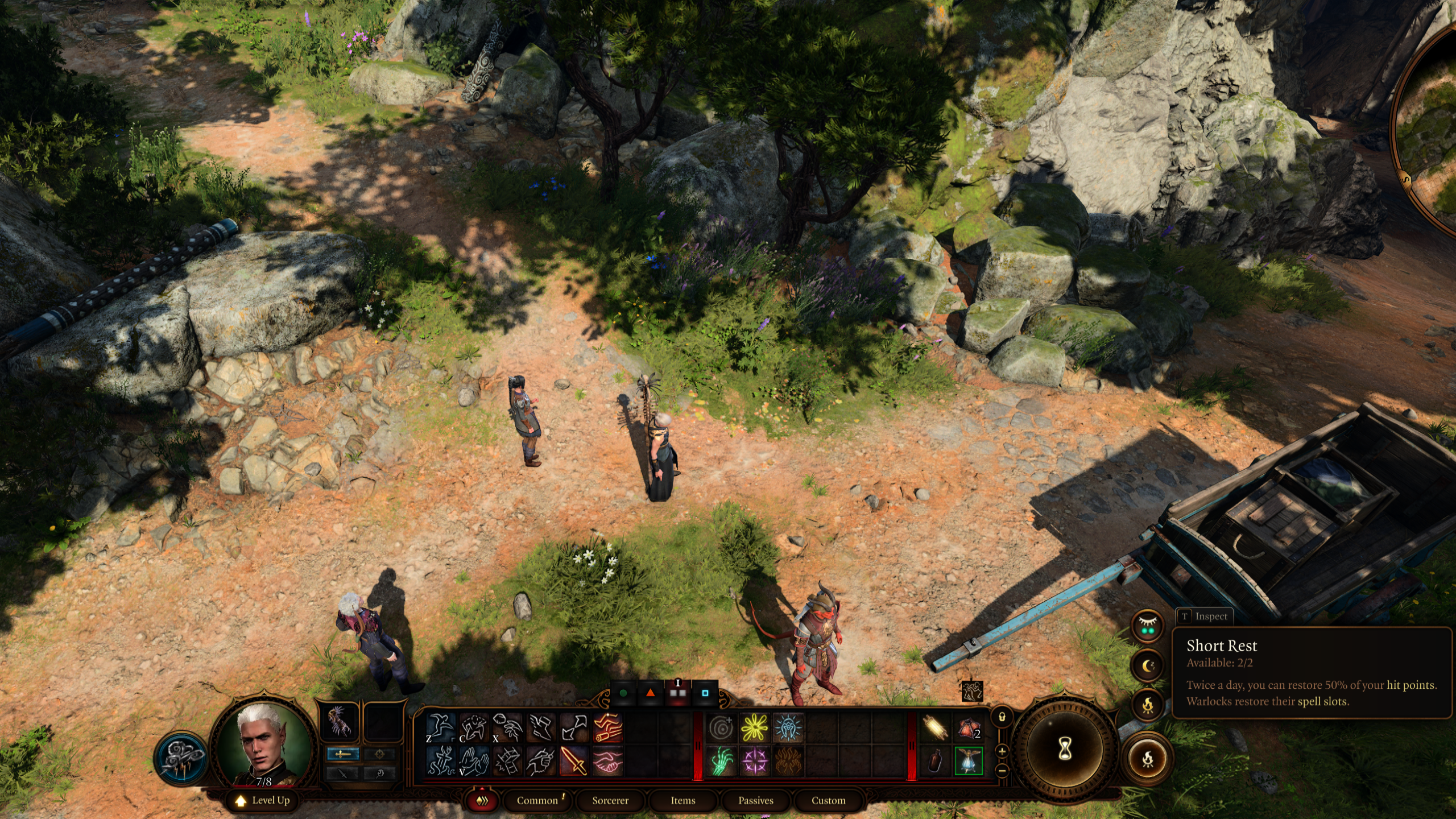The width and height of the screenshot is (1456, 819).
Task: Open the Sorcerer hotbar tab
Action: (x=610, y=800)
